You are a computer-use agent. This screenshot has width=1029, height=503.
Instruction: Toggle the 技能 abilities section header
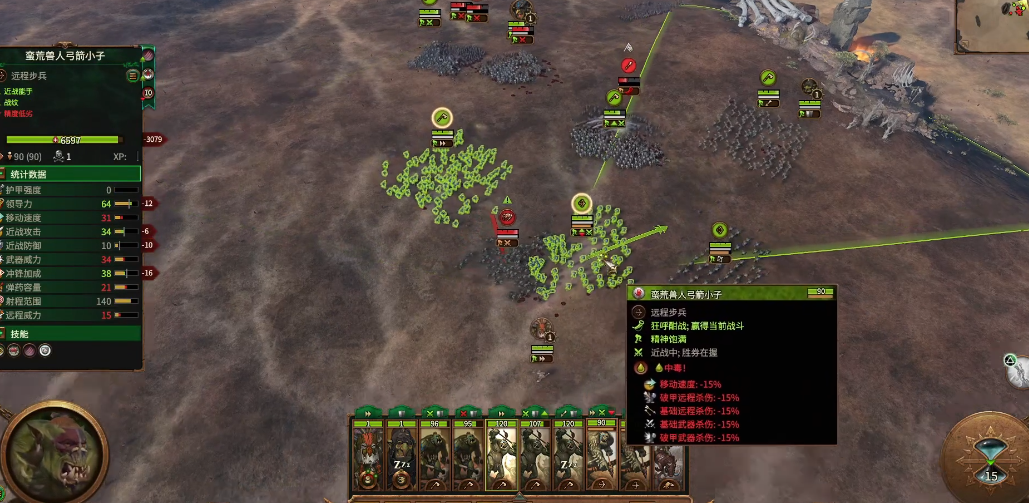70,334
